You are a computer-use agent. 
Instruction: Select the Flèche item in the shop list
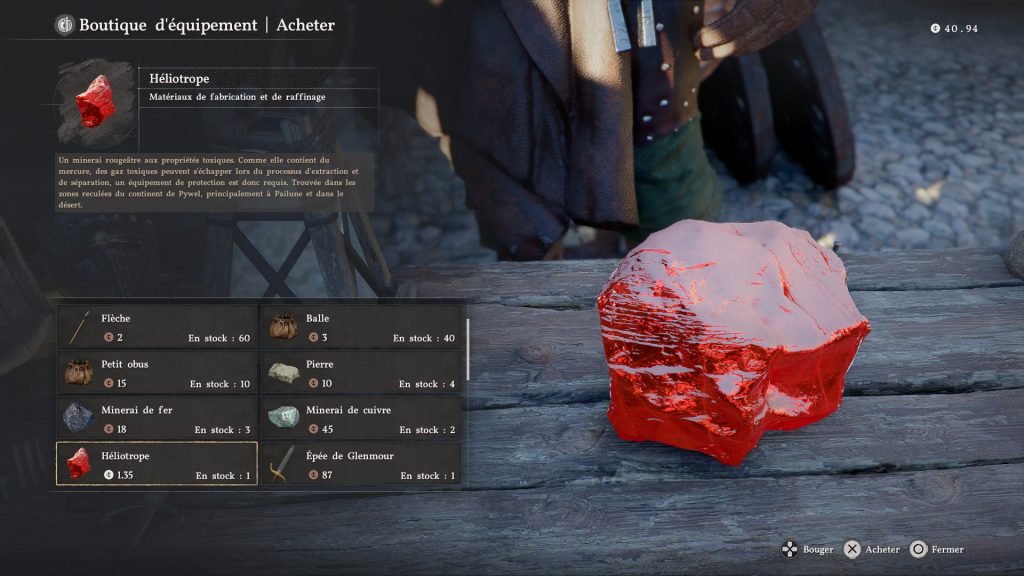pos(156,327)
